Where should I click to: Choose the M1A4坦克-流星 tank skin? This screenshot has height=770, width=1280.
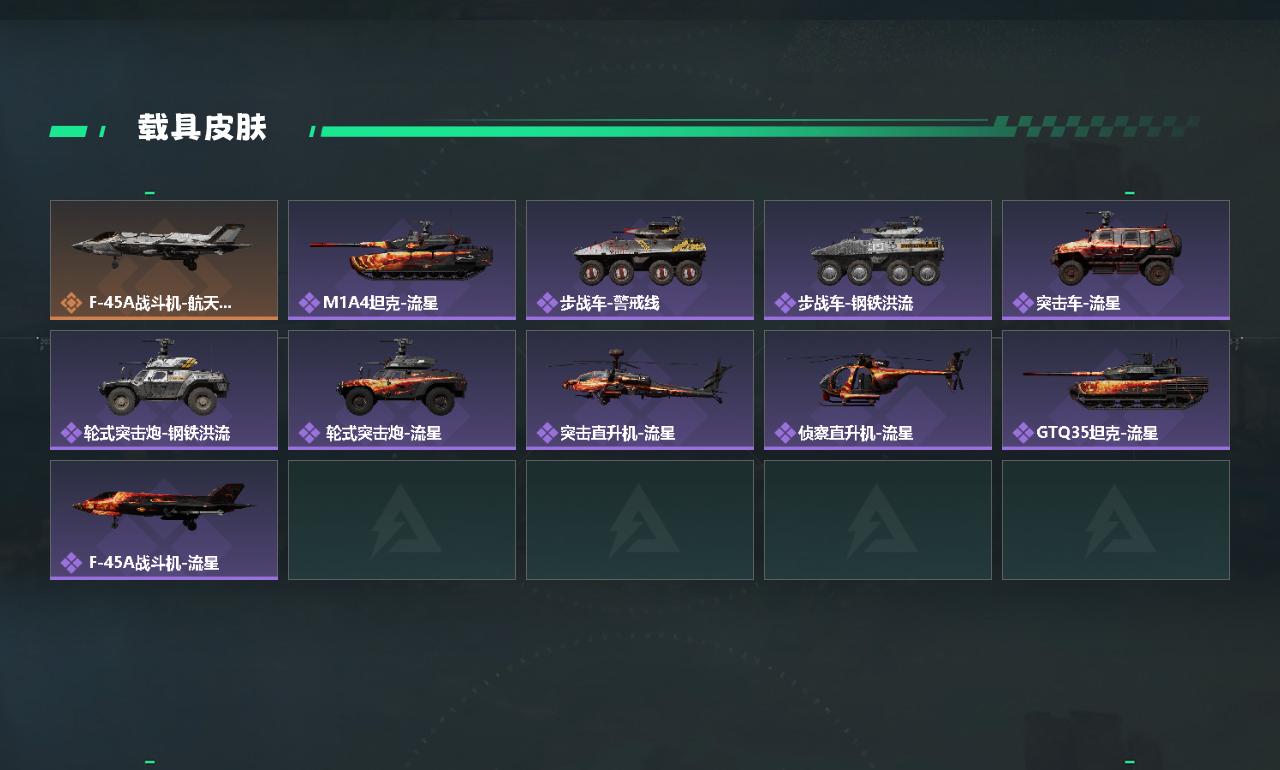[402, 259]
